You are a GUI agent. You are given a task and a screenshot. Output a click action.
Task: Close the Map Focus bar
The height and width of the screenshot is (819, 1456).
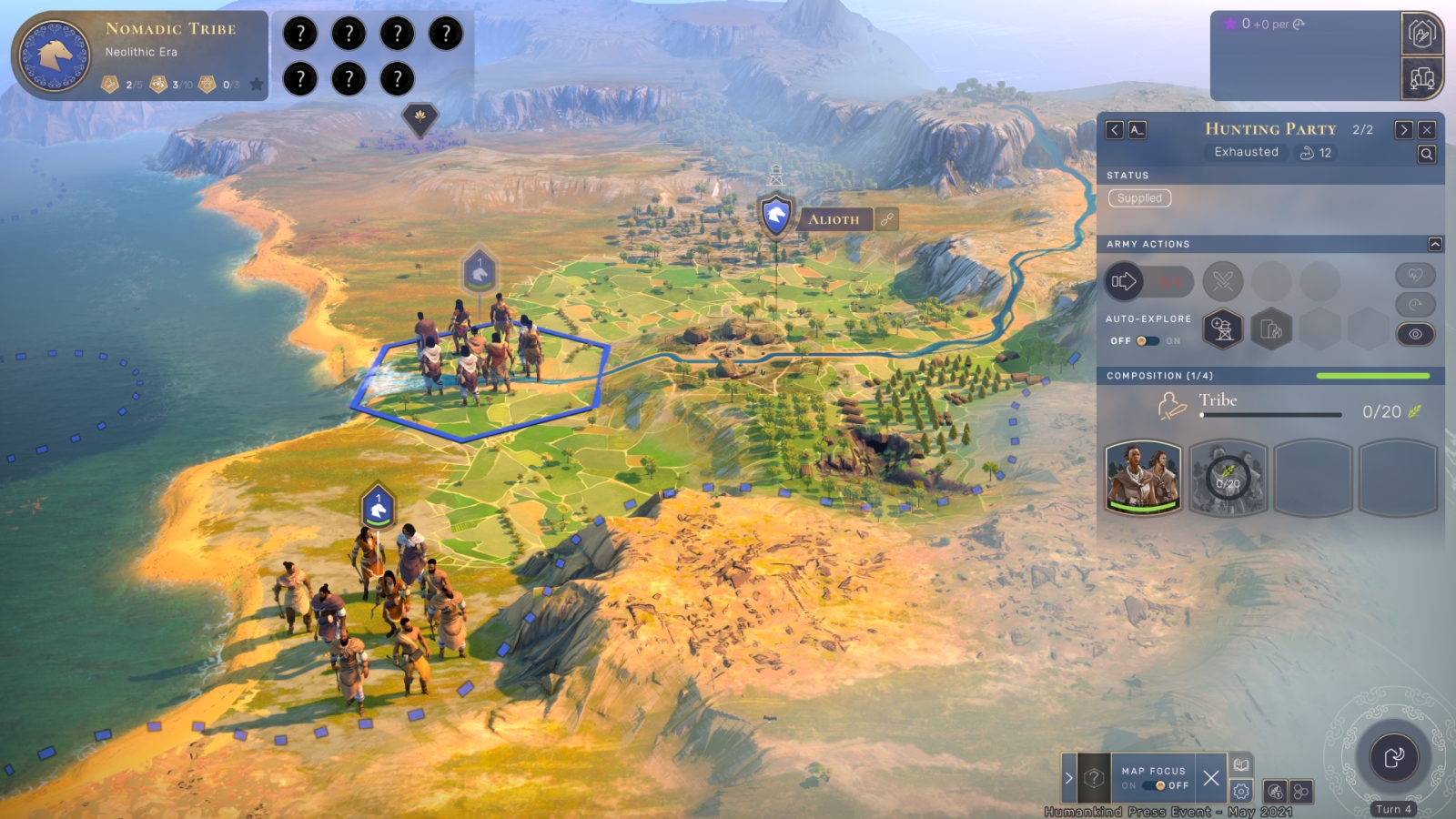1210,778
